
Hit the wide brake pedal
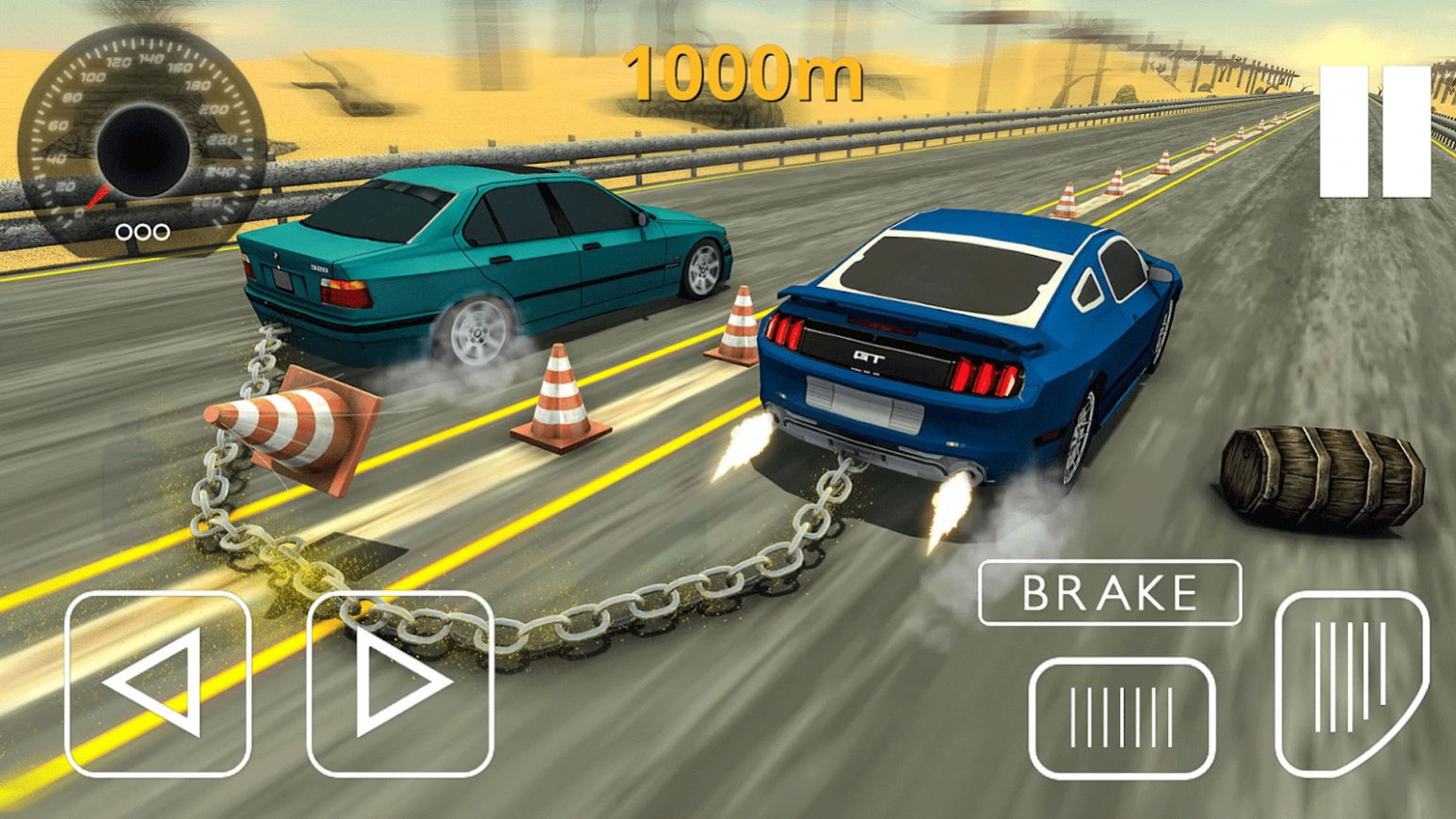(1122, 717)
